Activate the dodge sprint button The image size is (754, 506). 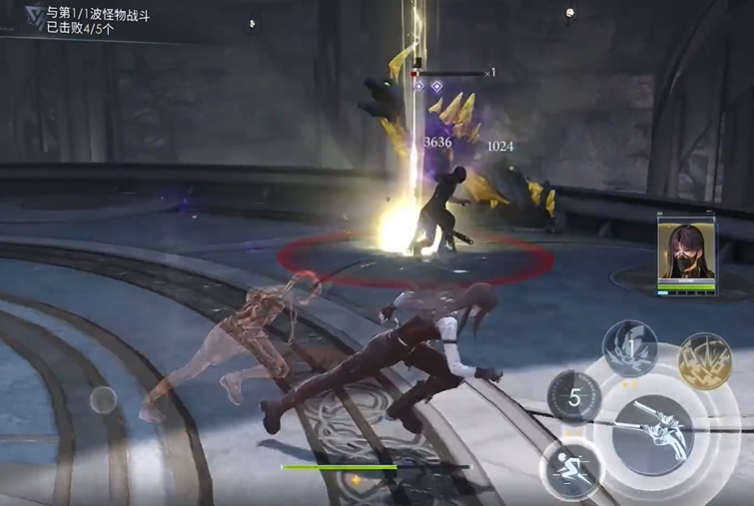point(572,470)
